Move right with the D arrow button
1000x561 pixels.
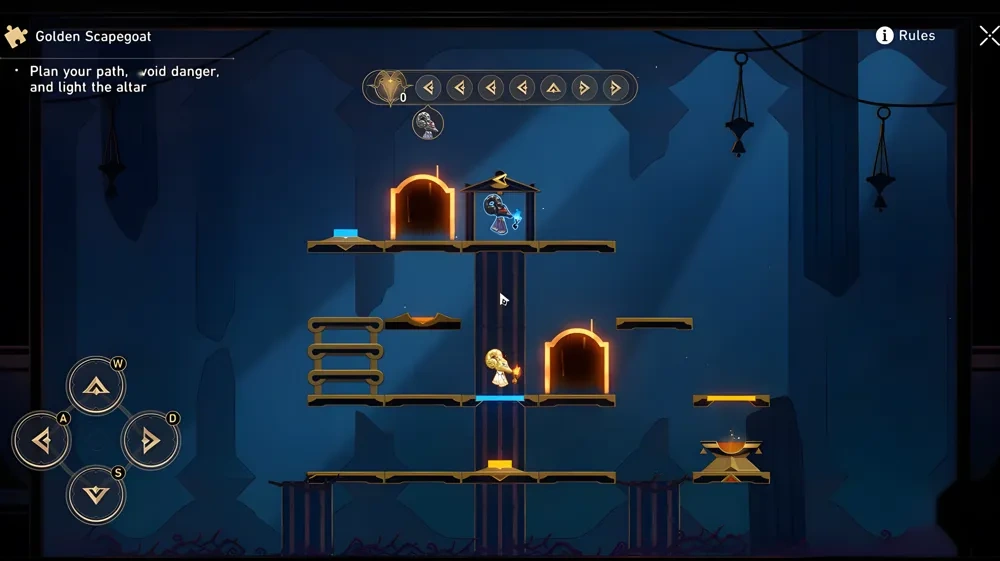point(150,440)
